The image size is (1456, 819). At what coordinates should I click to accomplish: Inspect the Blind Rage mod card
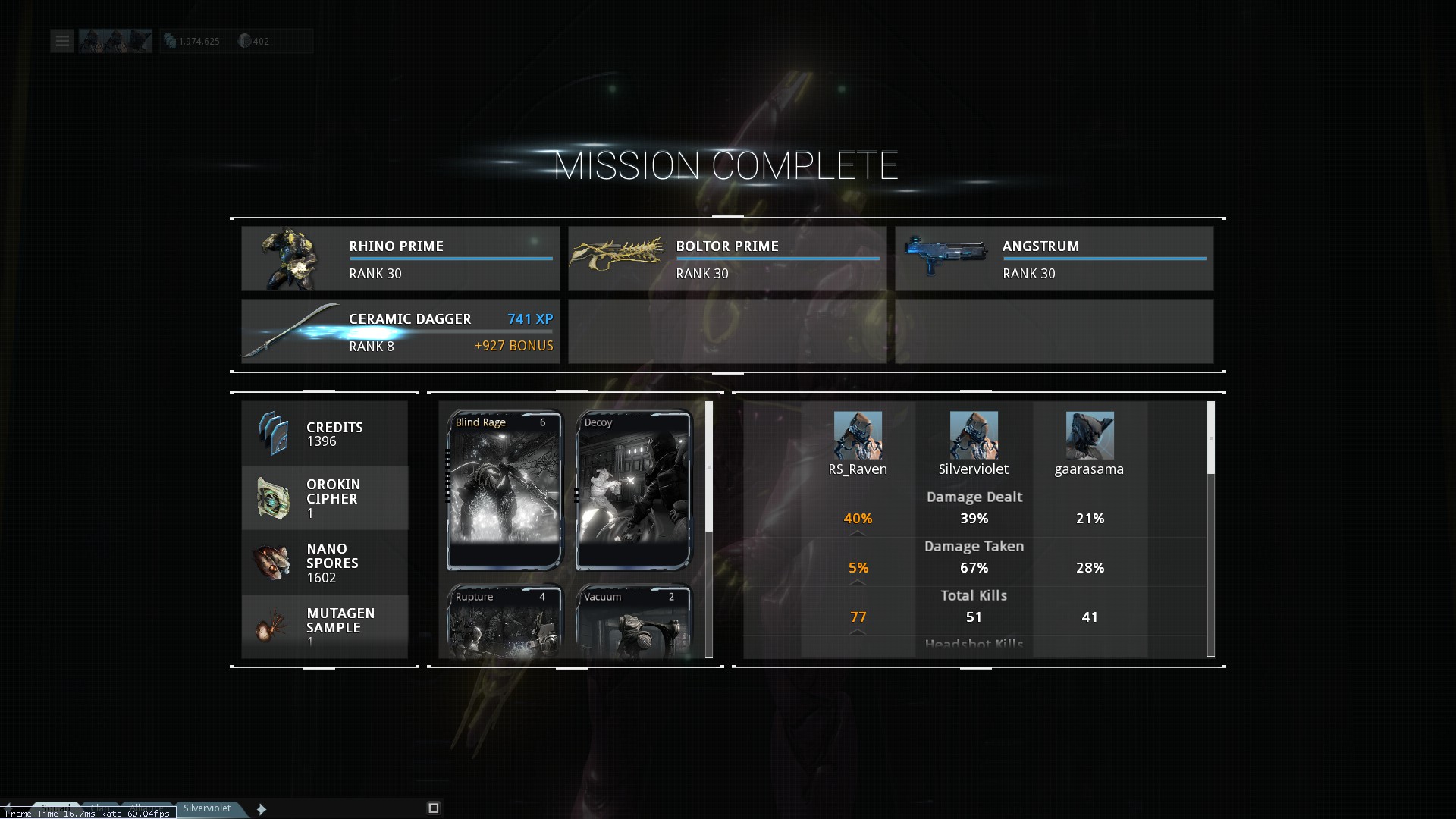click(504, 490)
